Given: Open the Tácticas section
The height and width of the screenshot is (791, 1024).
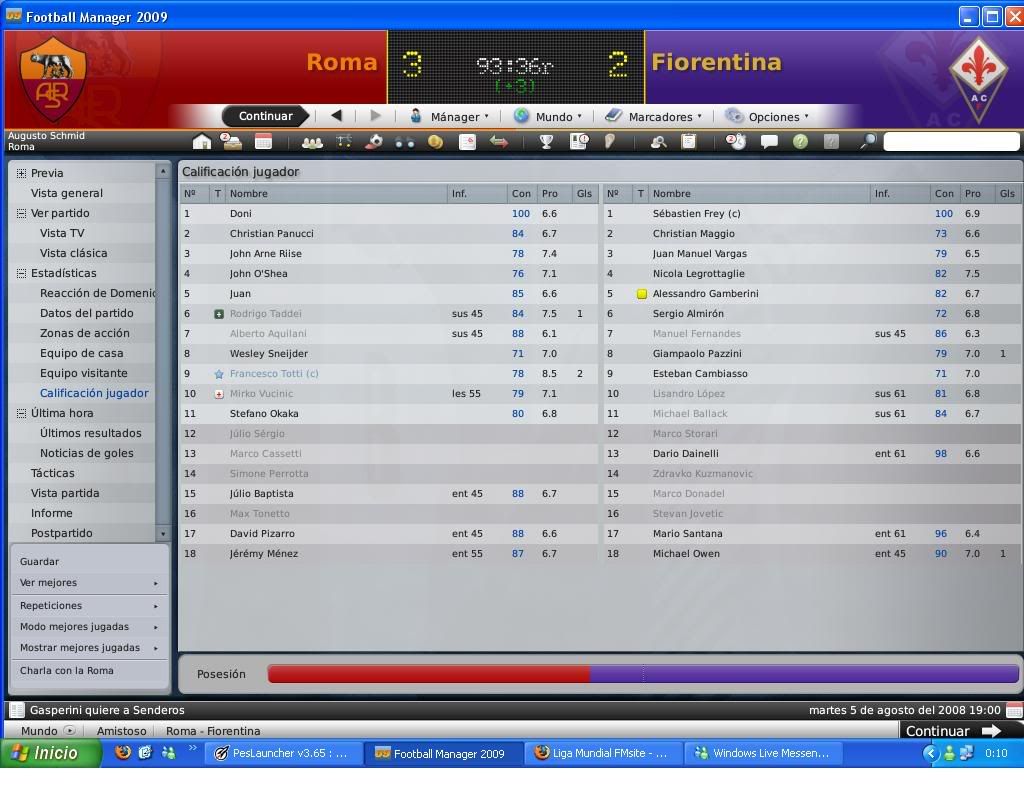Looking at the screenshot, I should [x=52, y=473].
